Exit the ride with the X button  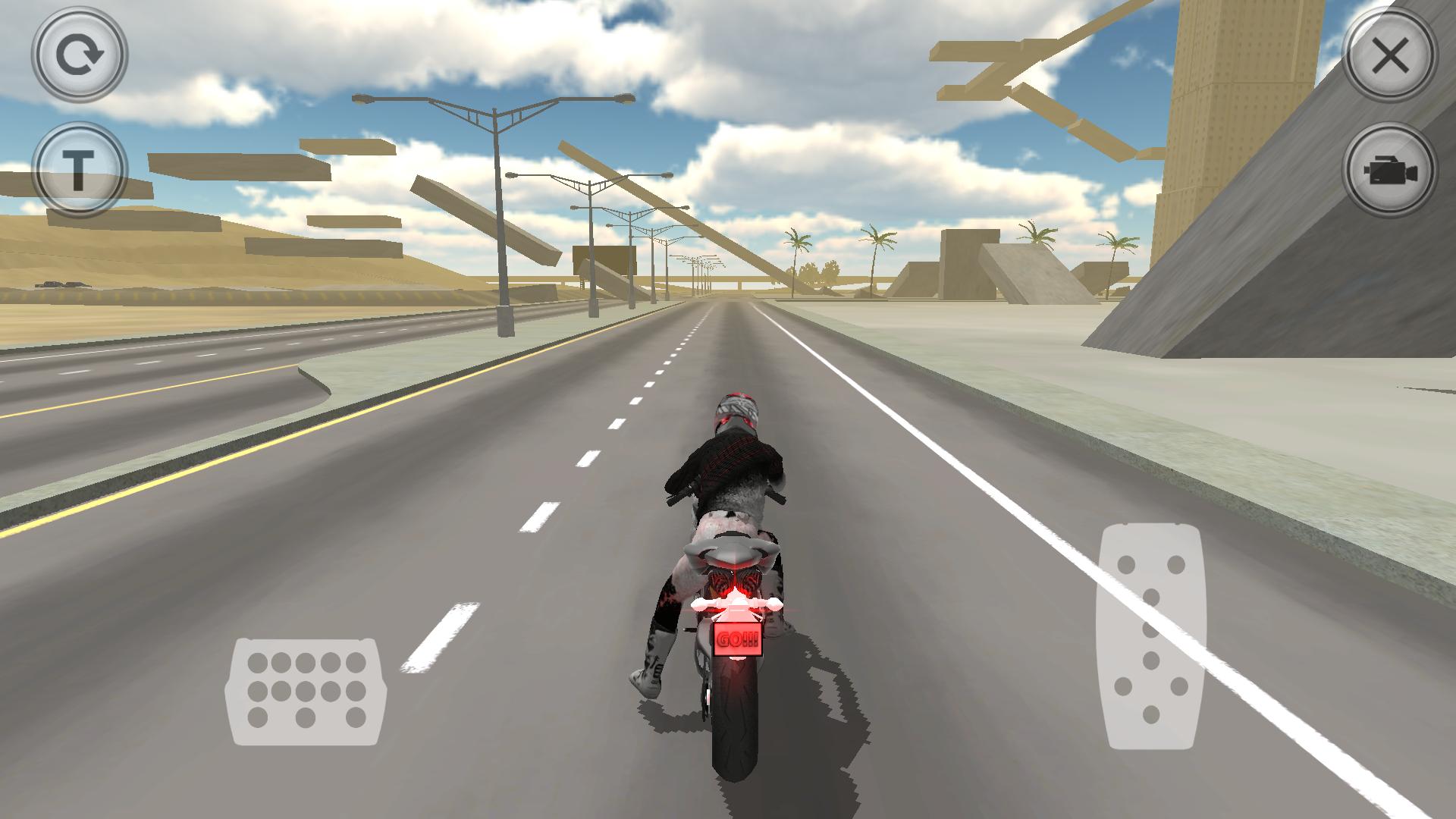click(1390, 55)
